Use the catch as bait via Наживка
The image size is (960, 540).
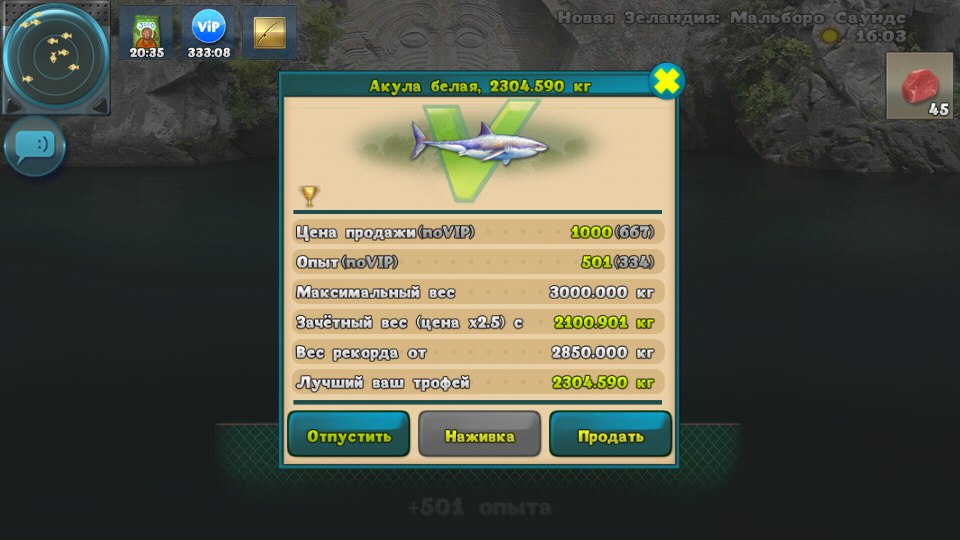[x=479, y=436]
